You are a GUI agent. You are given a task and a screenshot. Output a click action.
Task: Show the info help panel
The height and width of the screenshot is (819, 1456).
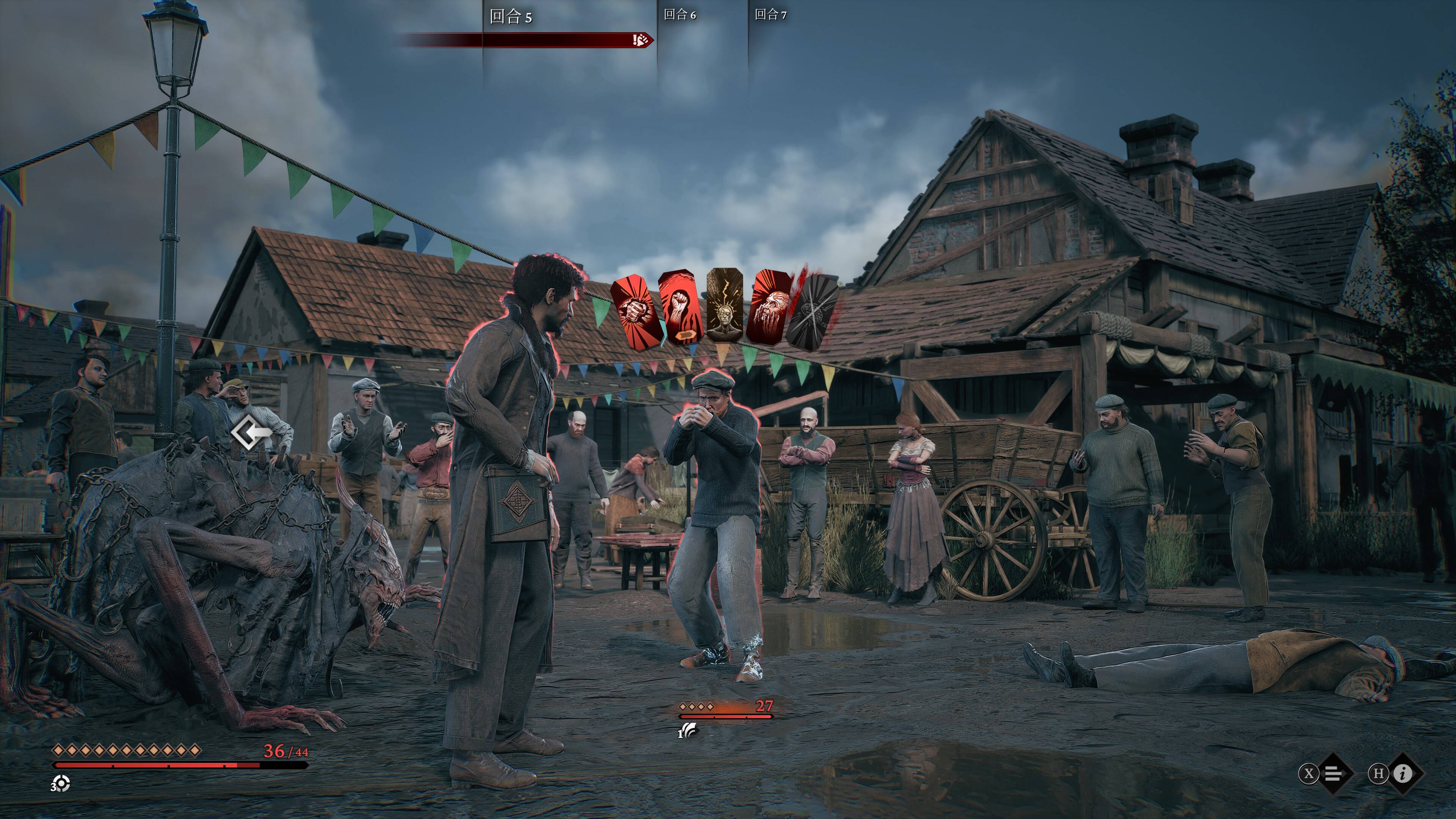coord(1402,773)
